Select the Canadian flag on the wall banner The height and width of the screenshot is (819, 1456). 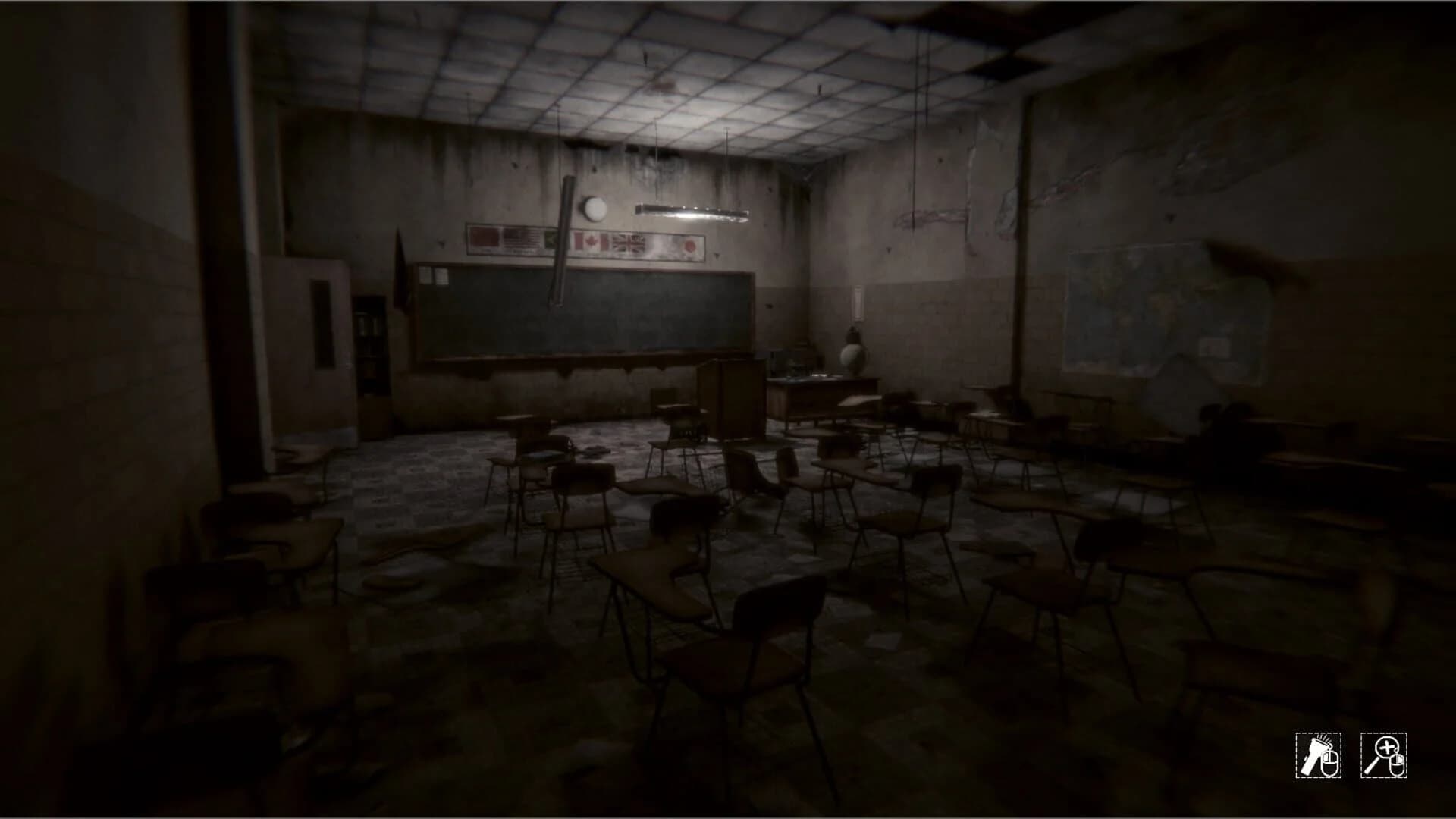coord(590,240)
